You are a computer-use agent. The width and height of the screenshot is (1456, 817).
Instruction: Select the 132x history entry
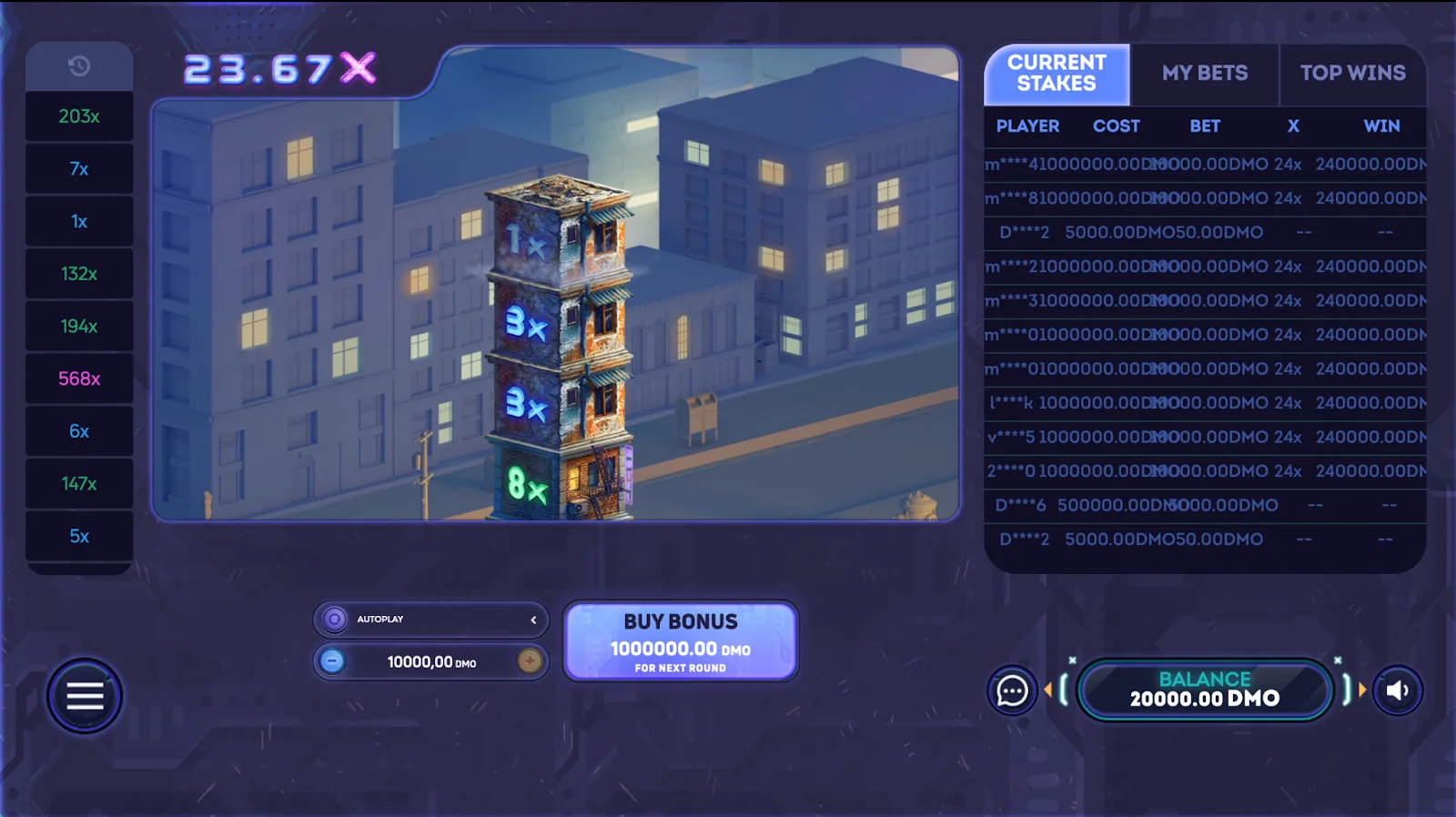[79, 274]
